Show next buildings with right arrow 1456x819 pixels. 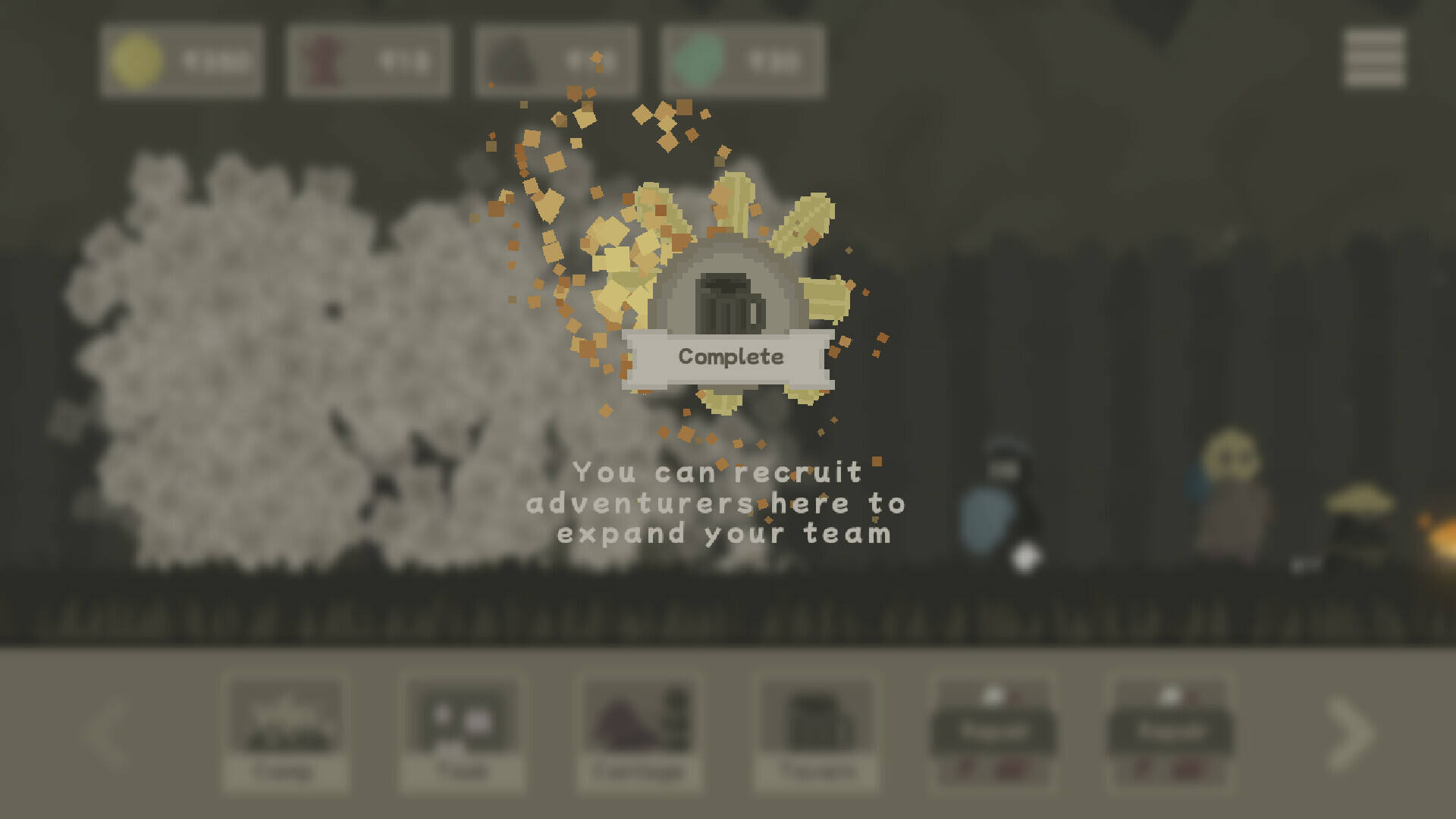point(1351,733)
